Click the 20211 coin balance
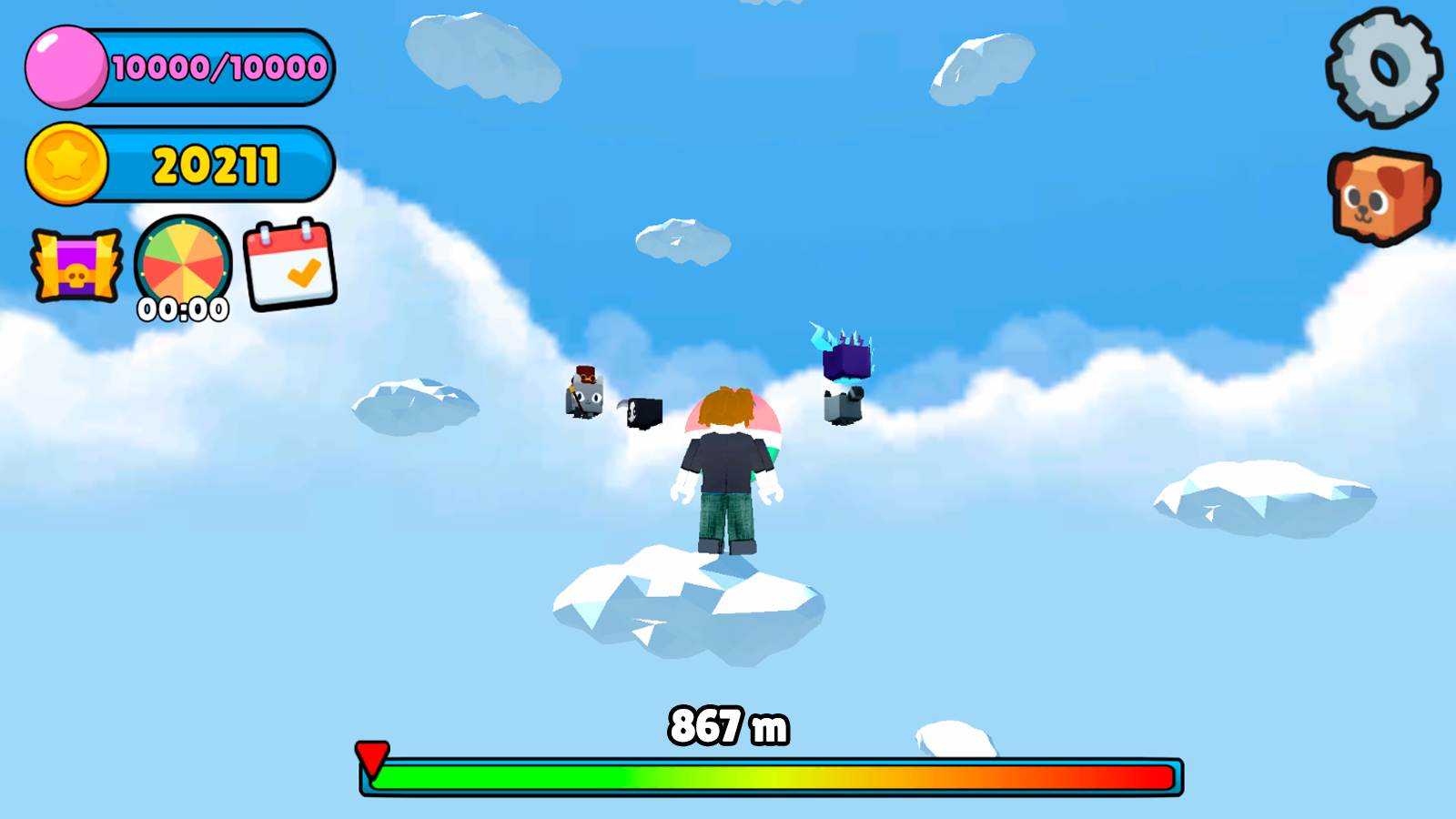 click(x=216, y=164)
